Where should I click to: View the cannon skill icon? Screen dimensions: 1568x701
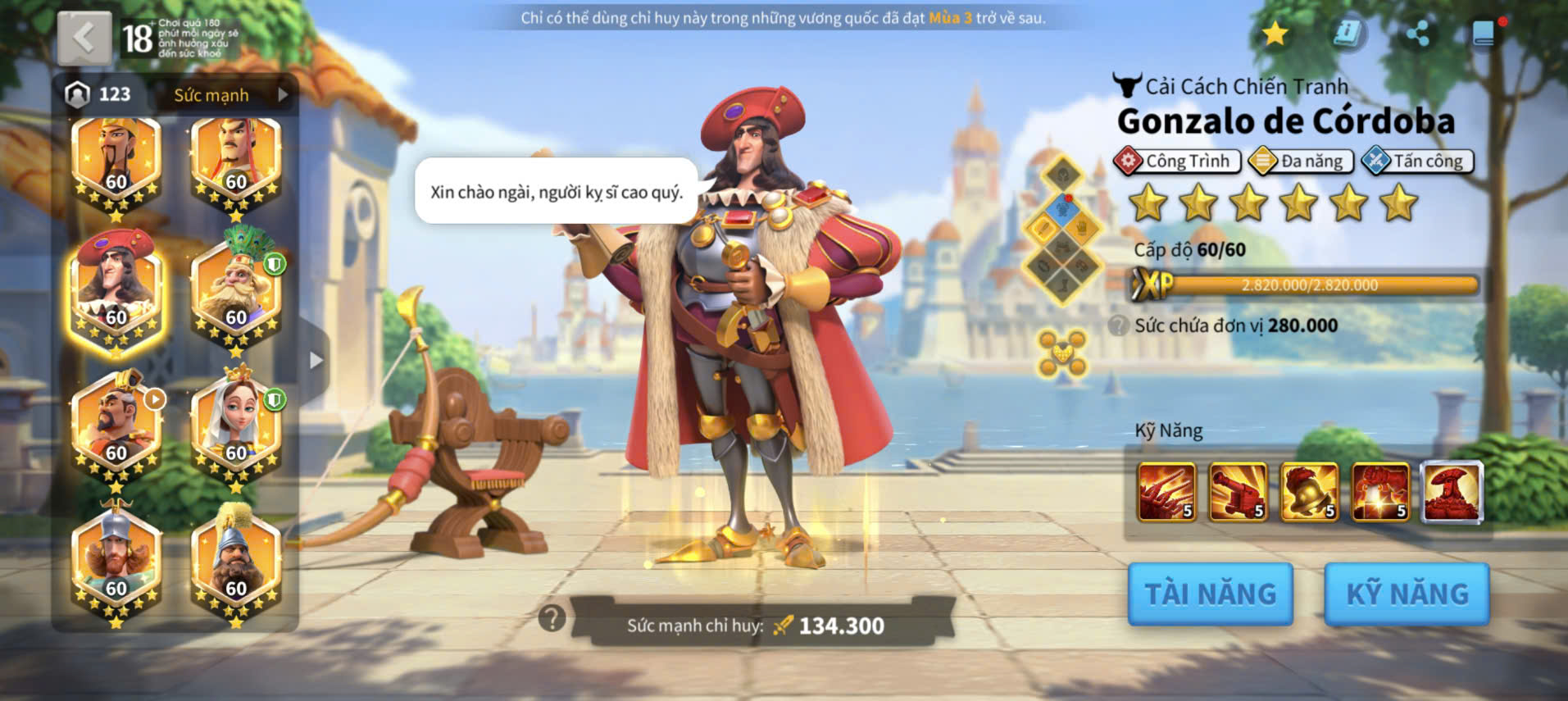[1238, 492]
